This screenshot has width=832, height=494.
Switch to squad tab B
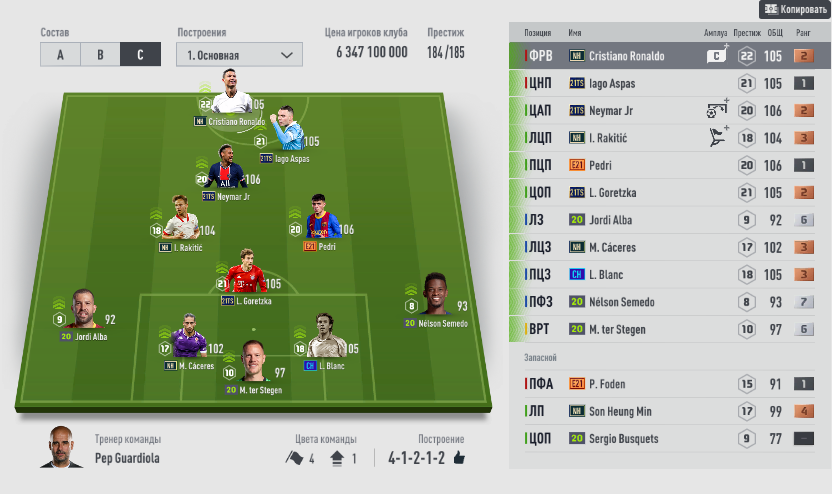click(x=100, y=55)
